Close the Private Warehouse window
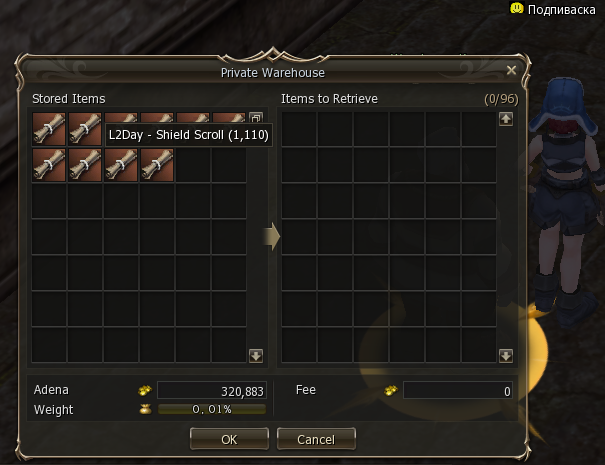Screen dimensions: 605x465 pyautogui.click(x=511, y=71)
